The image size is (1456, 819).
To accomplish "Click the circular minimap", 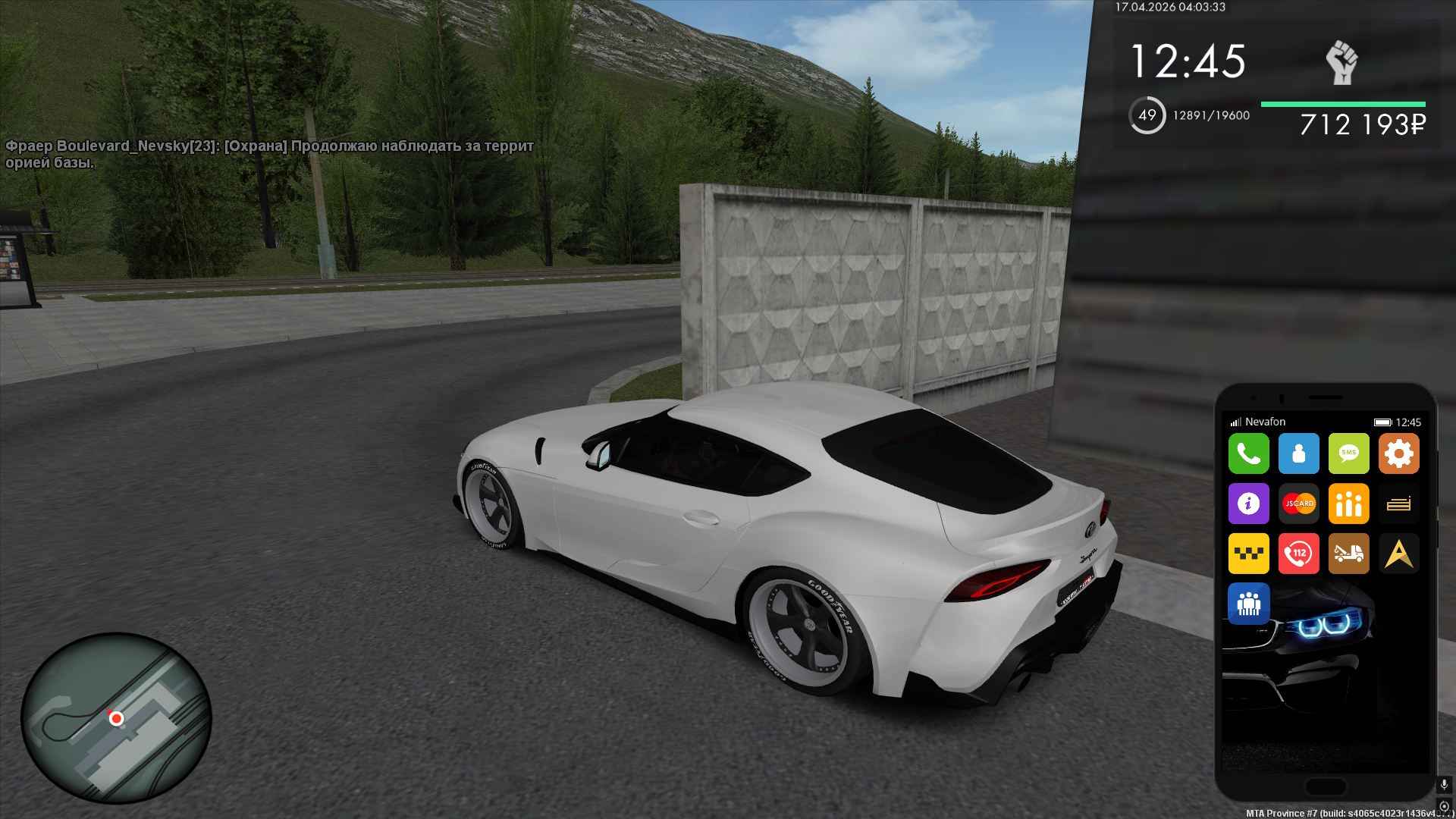I will pos(116,717).
